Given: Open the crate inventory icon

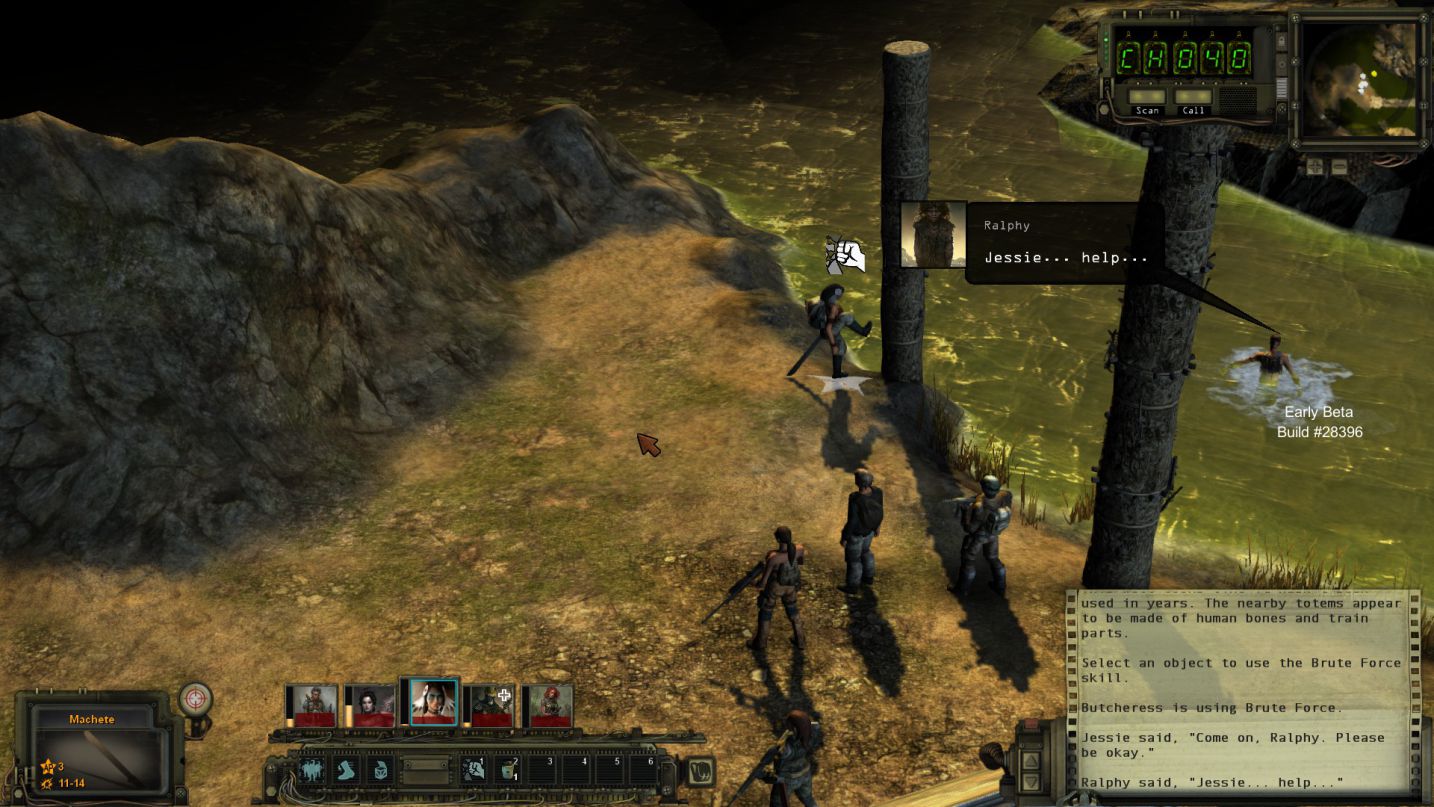Looking at the screenshot, I should [380, 769].
